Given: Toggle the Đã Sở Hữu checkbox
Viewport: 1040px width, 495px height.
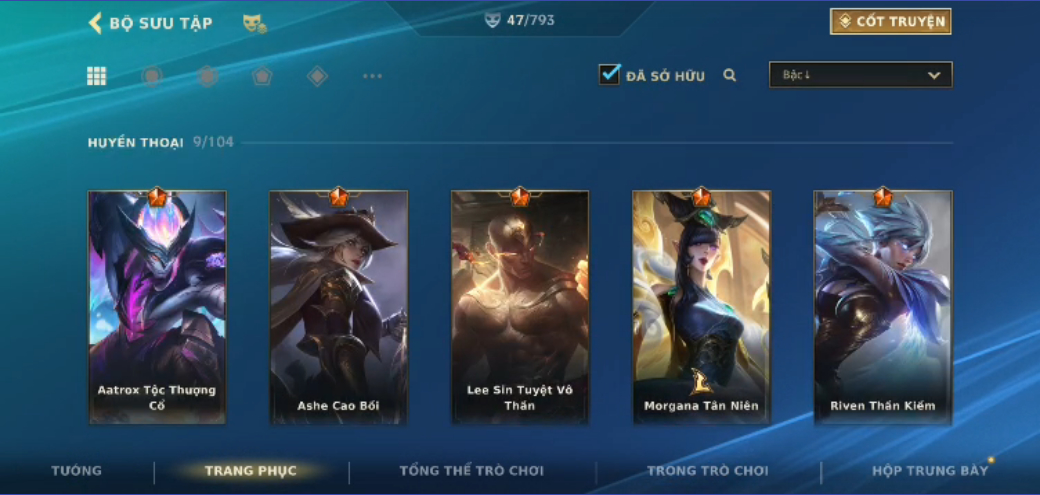Looking at the screenshot, I should point(609,75).
